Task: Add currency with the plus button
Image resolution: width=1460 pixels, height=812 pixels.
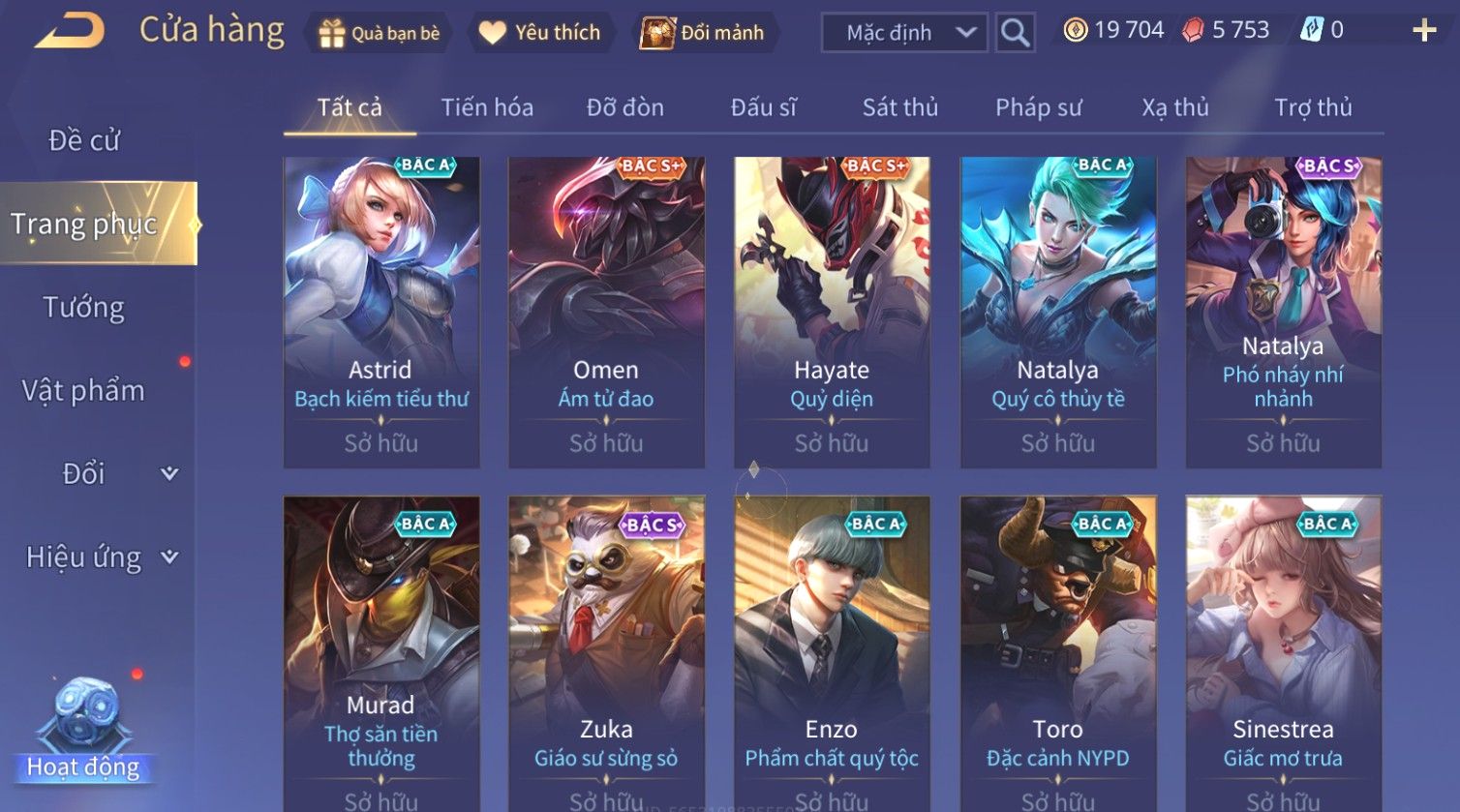Action: coord(1424,31)
